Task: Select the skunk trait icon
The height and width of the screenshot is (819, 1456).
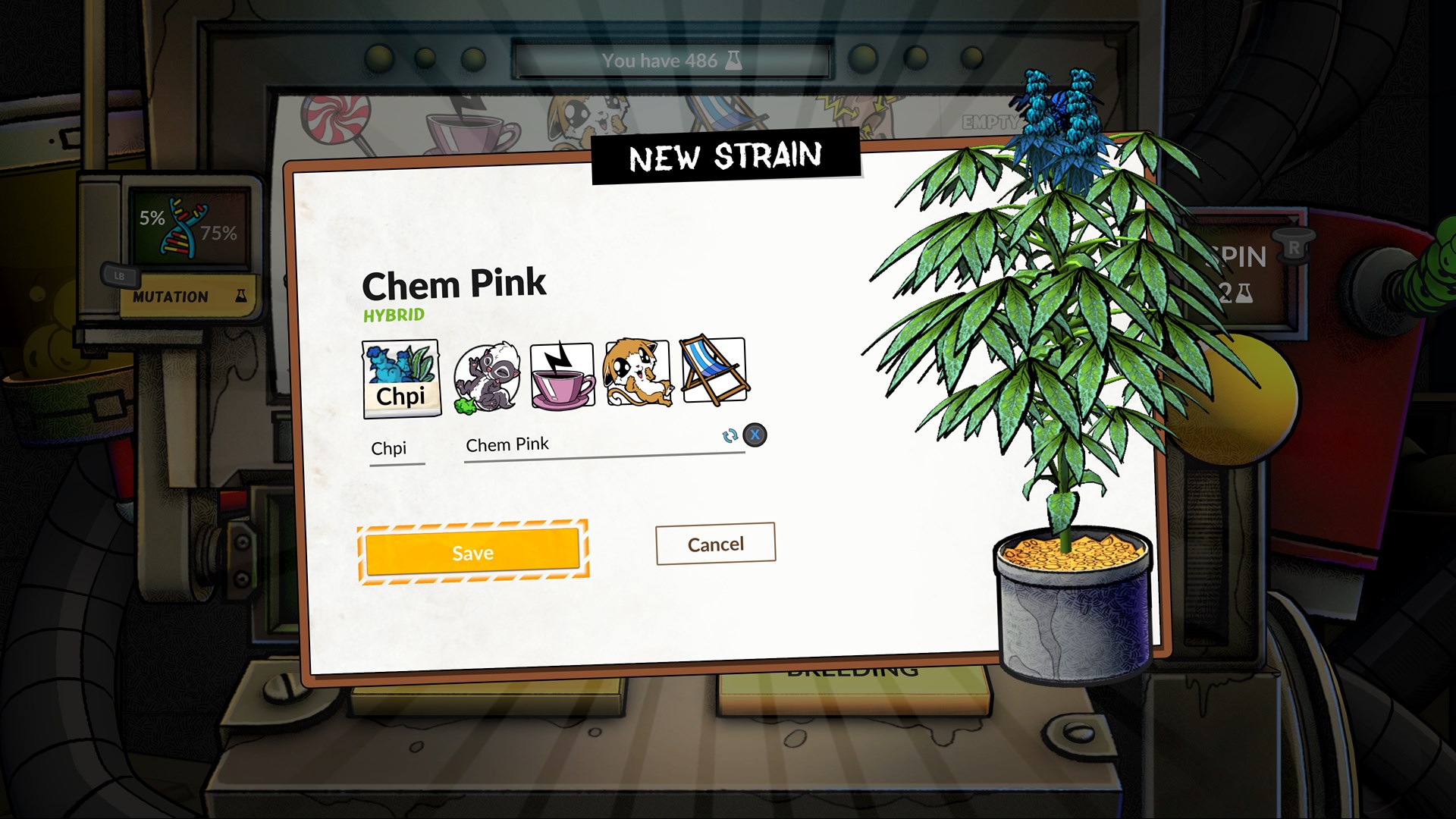Action: 487,373
